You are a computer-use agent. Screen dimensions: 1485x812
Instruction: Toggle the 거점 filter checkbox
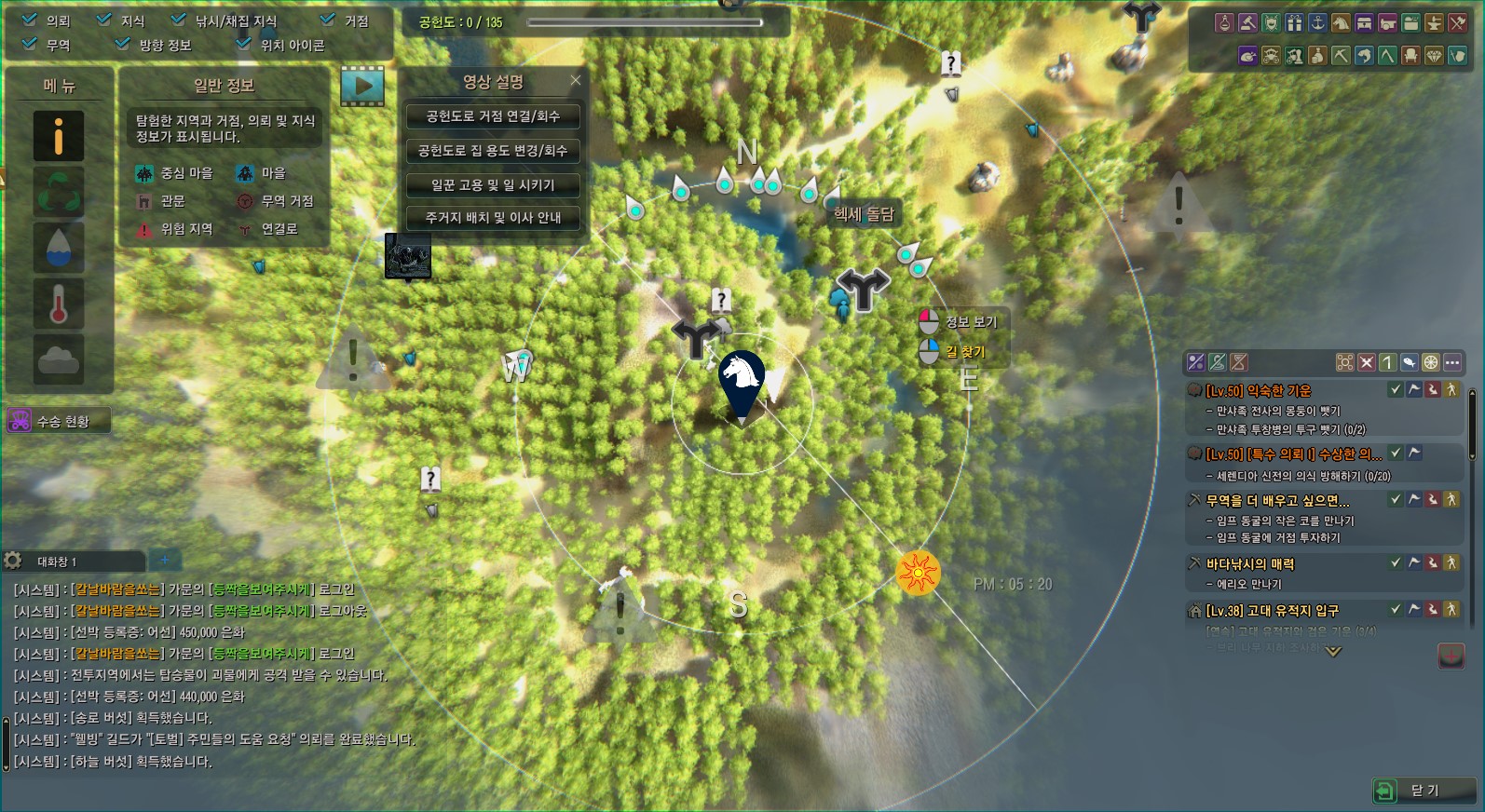coord(327,20)
